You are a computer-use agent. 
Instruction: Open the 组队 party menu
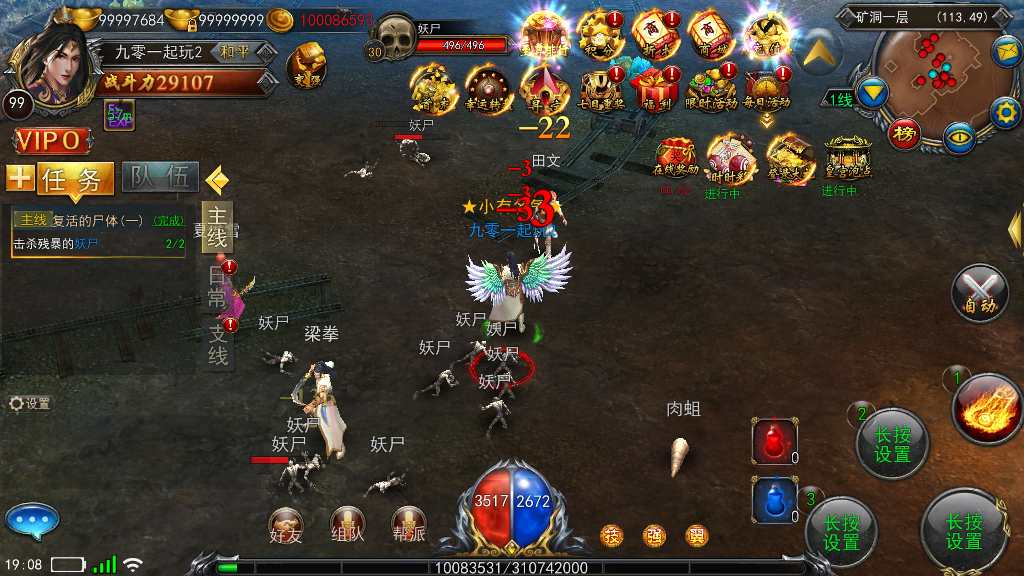(348, 524)
